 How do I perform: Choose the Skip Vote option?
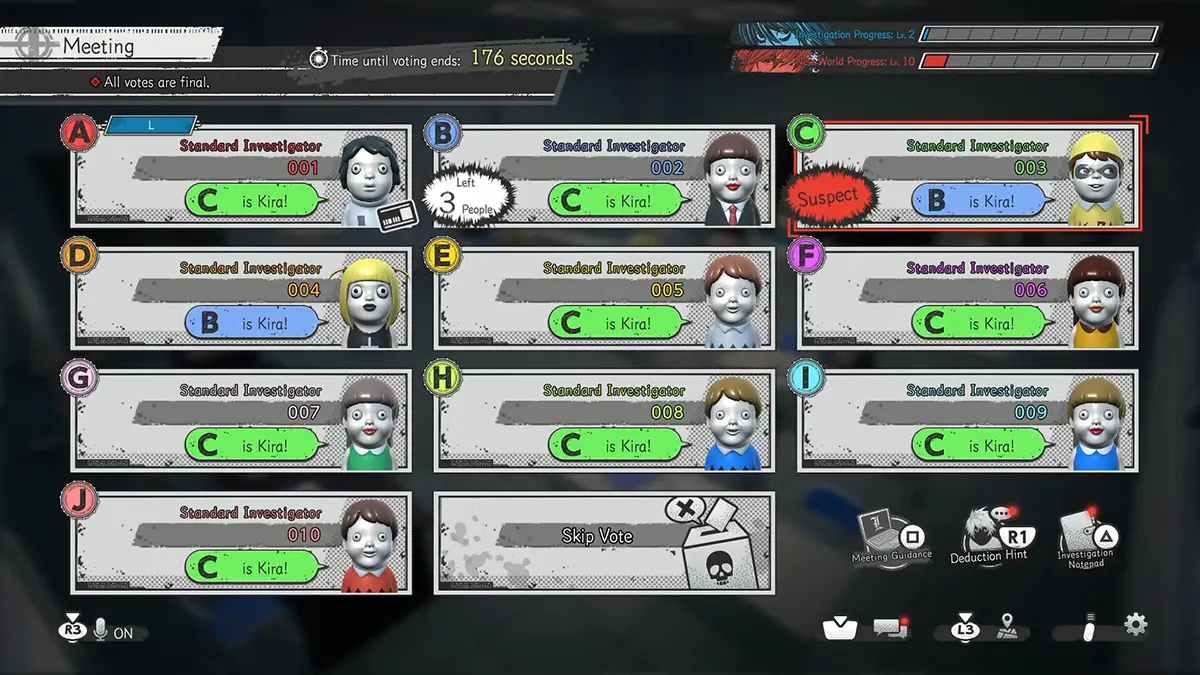604,542
